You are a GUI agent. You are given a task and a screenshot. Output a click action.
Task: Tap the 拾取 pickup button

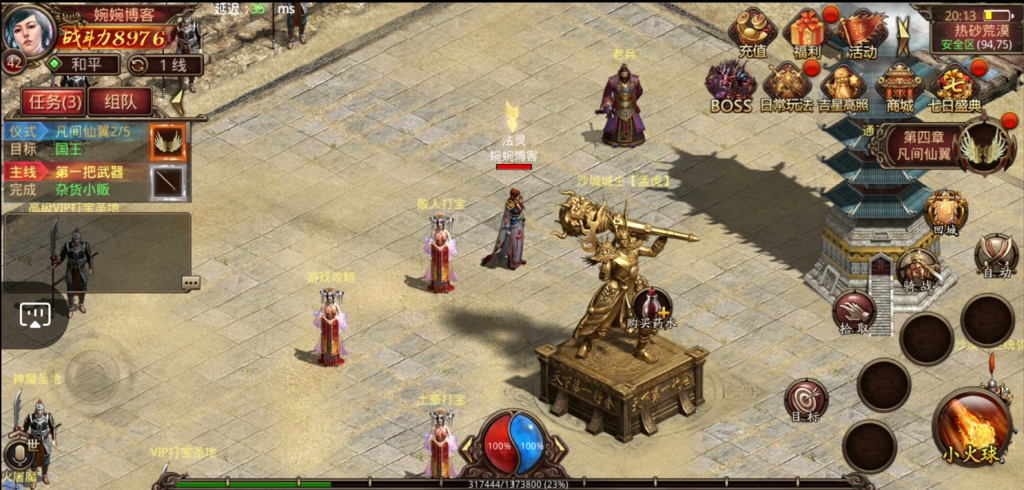tap(854, 311)
